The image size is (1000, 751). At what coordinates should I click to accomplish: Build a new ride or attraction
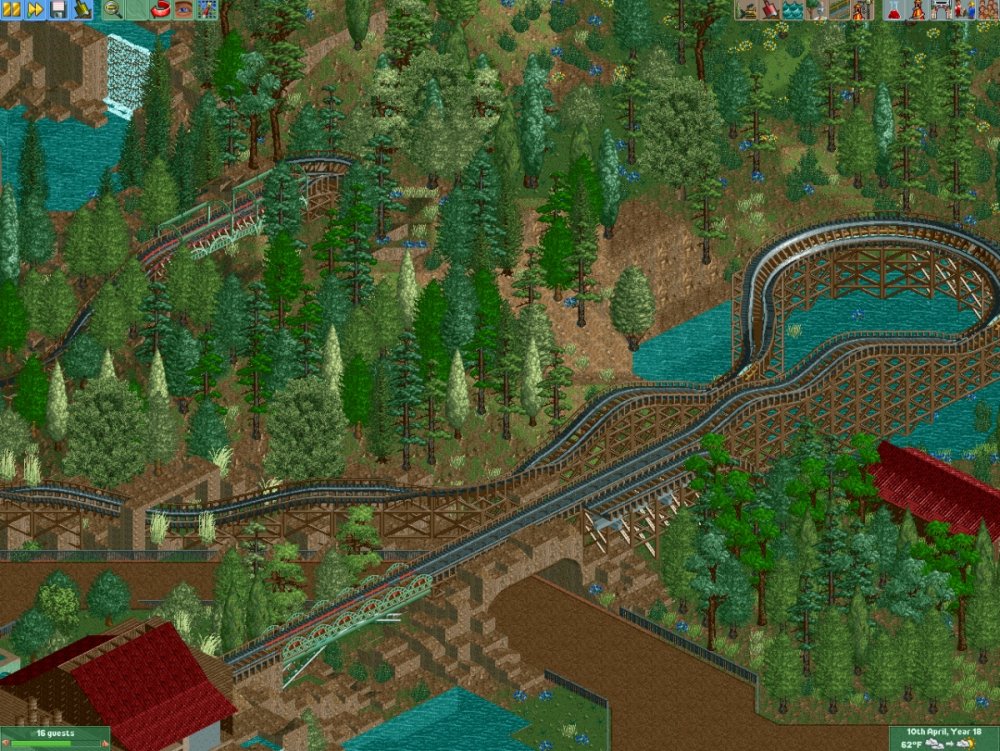pyautogui.click(x=862, y=10)
